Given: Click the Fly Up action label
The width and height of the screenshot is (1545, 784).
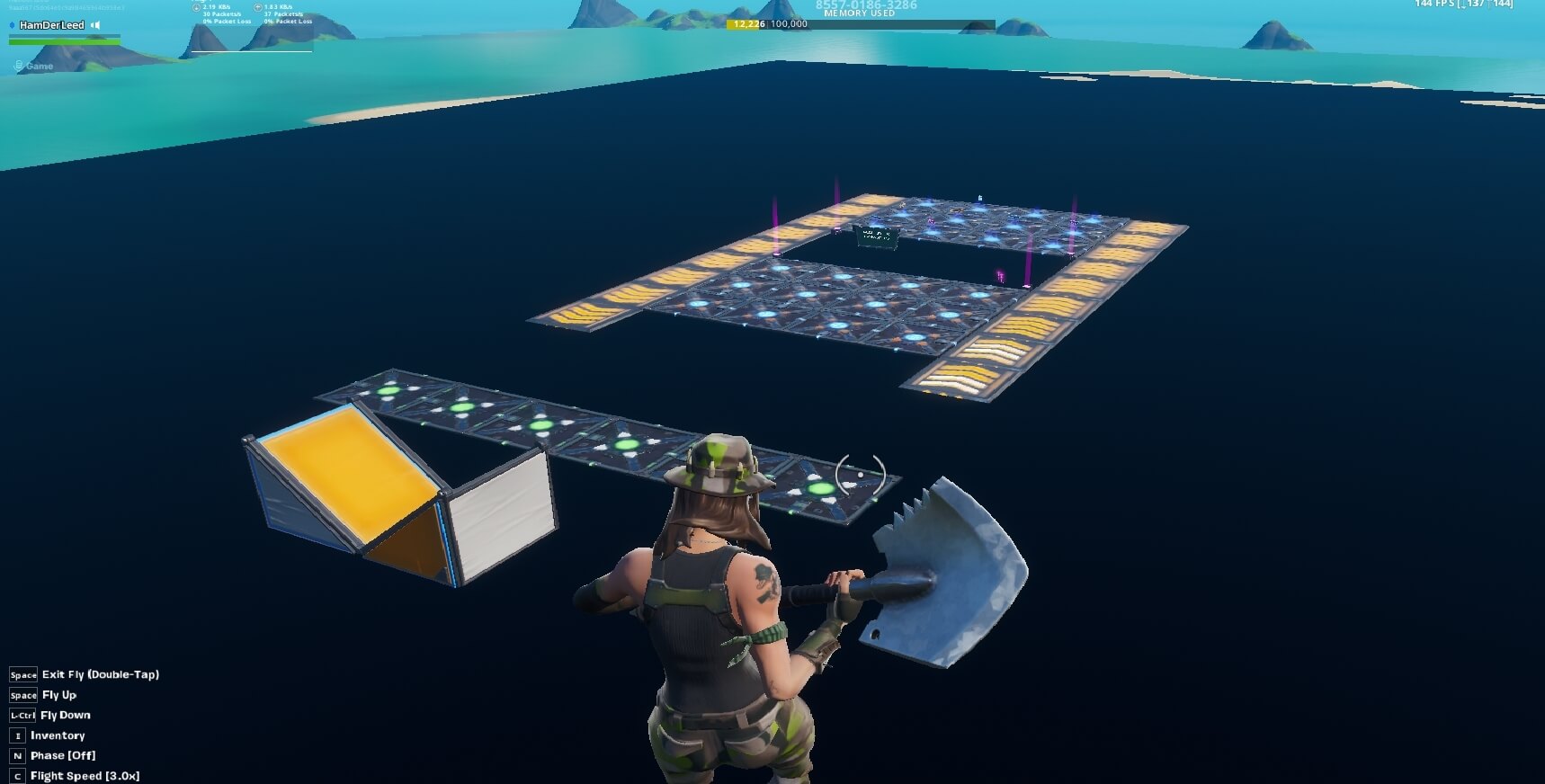Looking at the screenshot, I should [x=58, y=695].
